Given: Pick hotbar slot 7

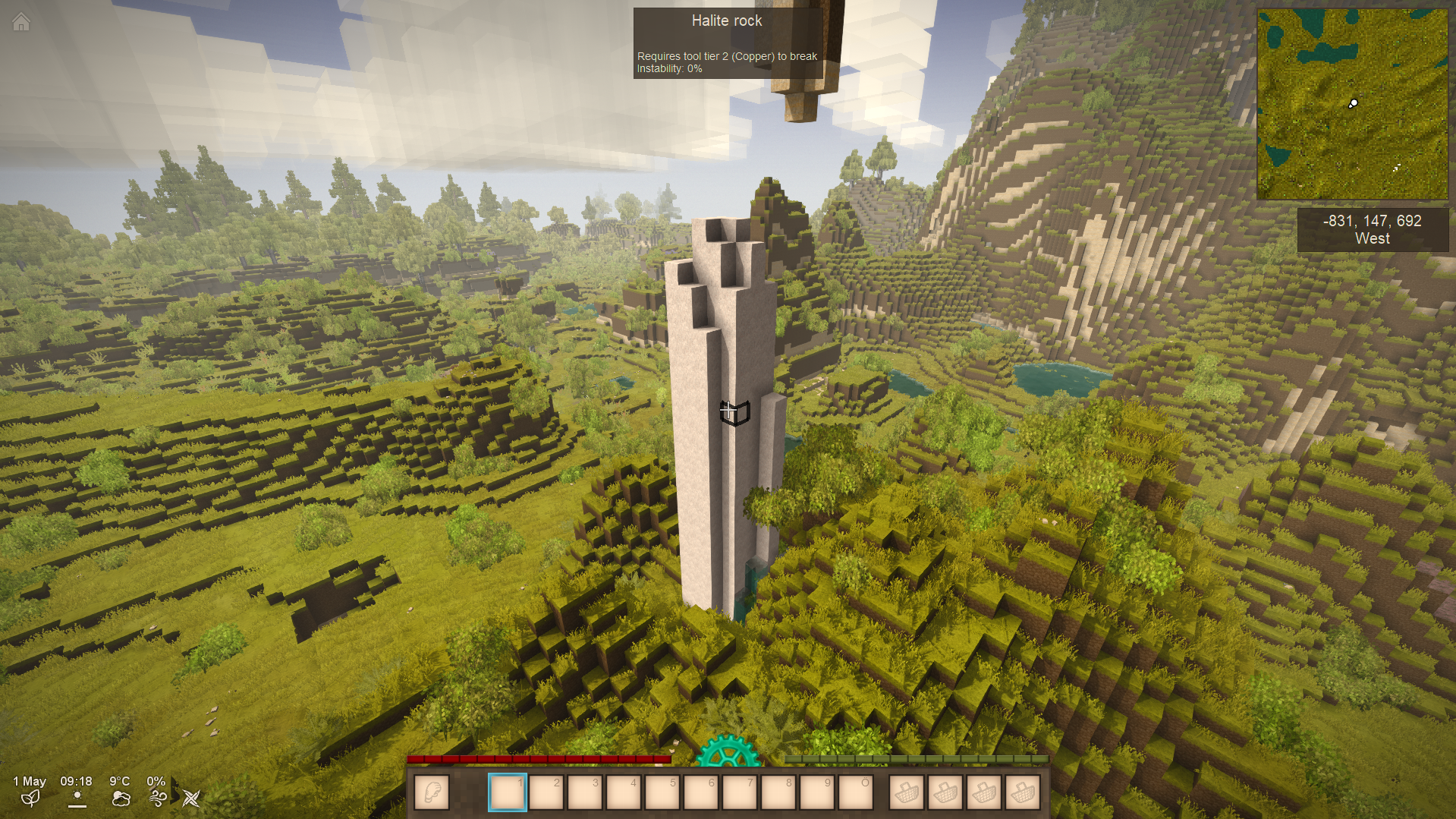Looking at the screenshot, I should (740, 793).
